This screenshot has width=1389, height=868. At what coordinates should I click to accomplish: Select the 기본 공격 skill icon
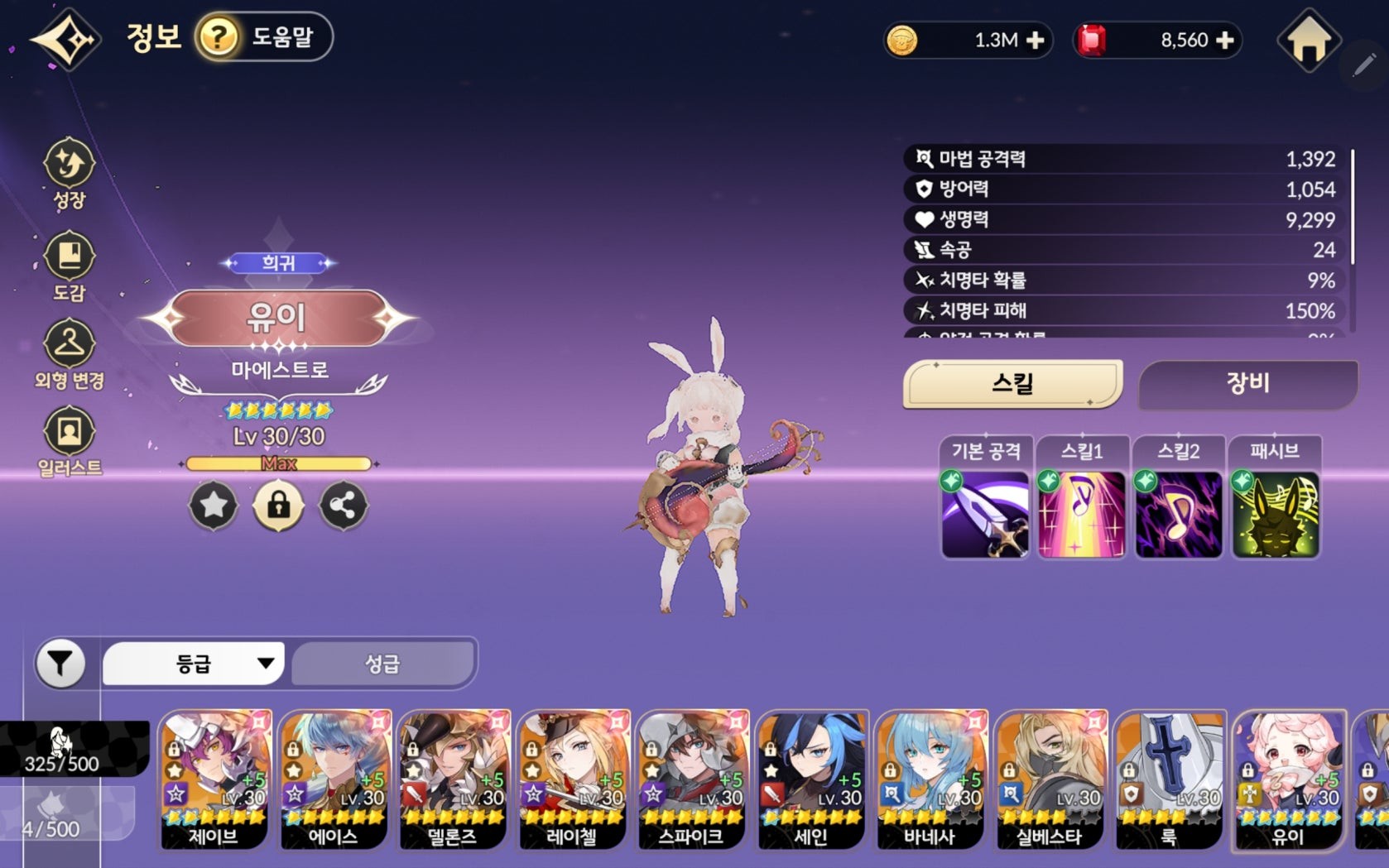(985, 514)
